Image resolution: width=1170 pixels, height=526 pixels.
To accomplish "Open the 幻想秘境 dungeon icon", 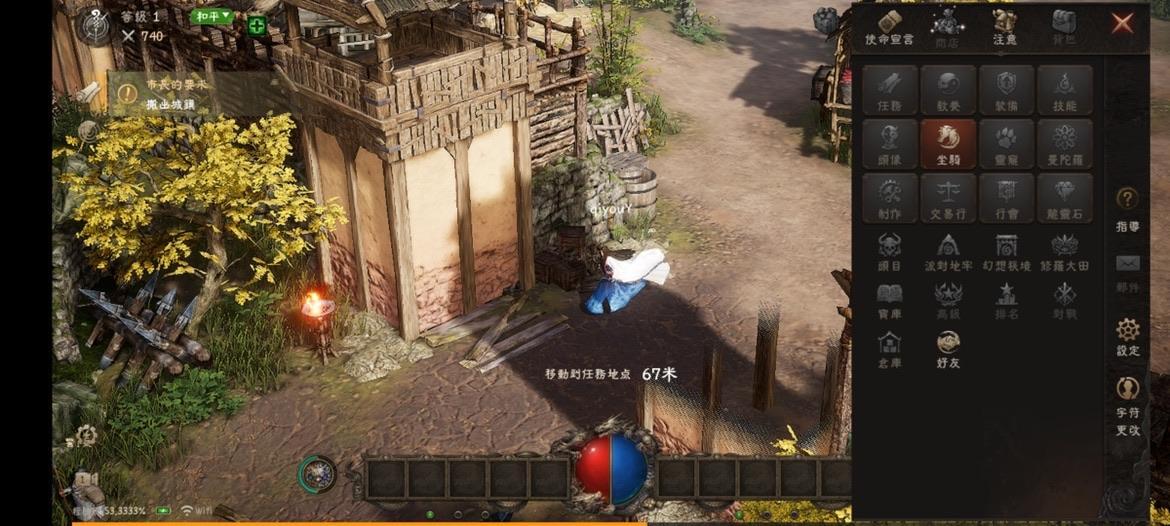I will pos(1006,251).
